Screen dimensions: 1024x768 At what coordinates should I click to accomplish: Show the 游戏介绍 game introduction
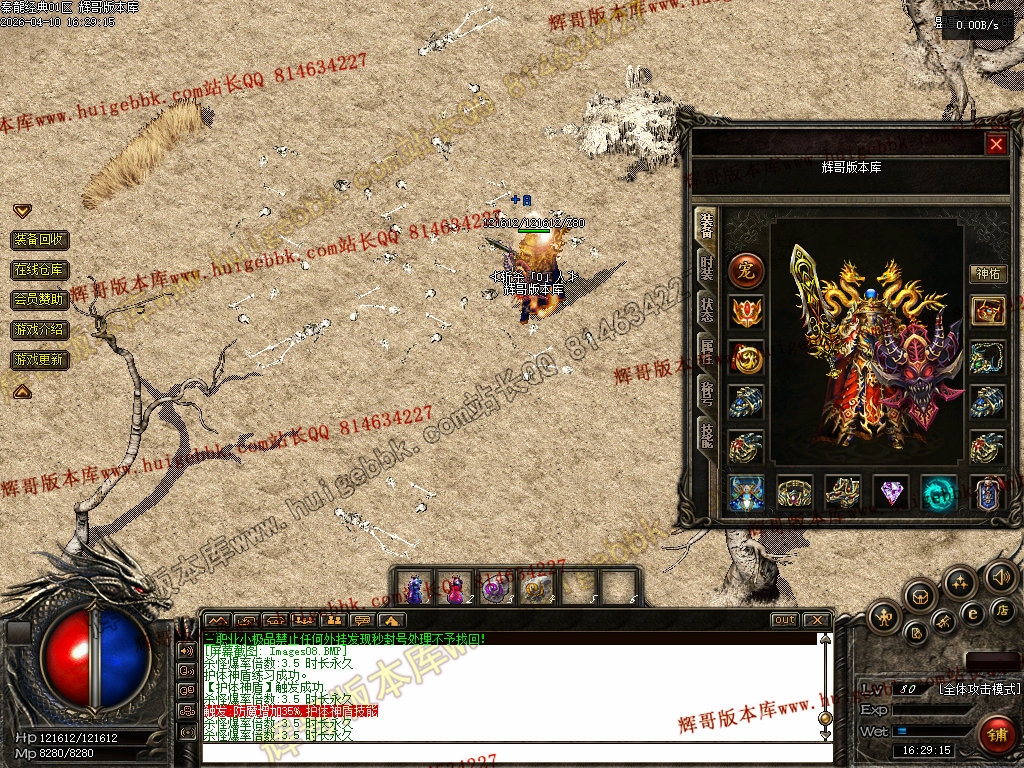40,329
